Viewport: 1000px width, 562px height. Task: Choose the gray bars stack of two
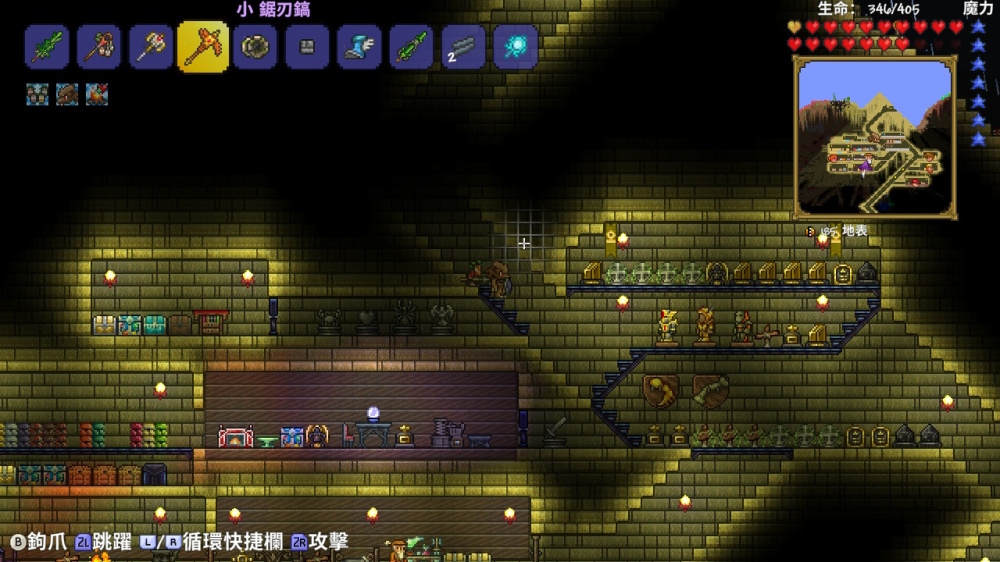[463, 47]
